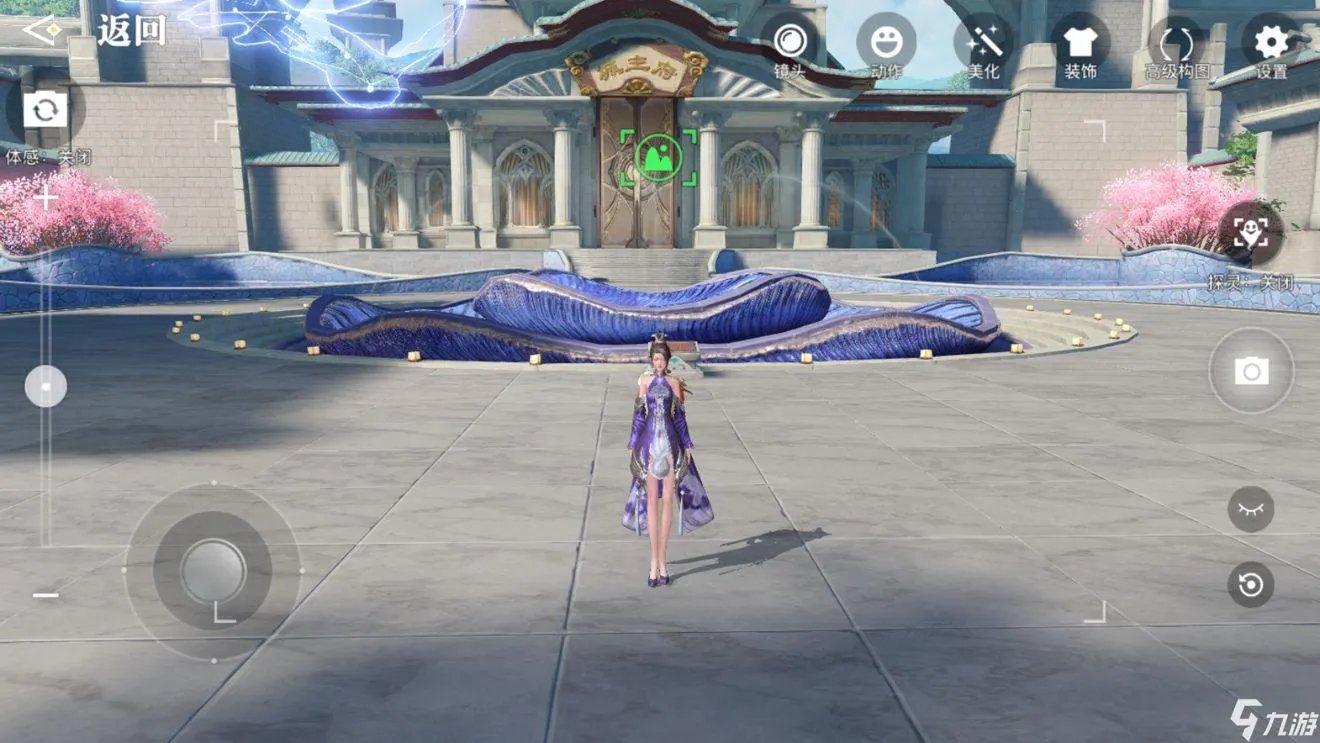Toggle the 探灵 spirit detection mode
The width and height of the screenshot is (1320, 743).
(1250, 234)
